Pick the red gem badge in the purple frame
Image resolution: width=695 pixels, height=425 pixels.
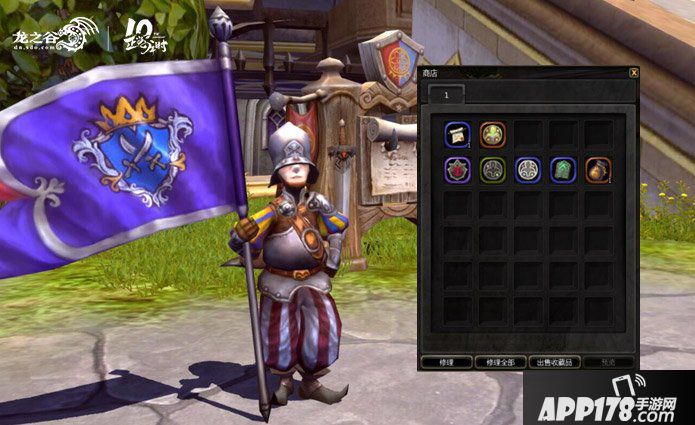[458, 169]
